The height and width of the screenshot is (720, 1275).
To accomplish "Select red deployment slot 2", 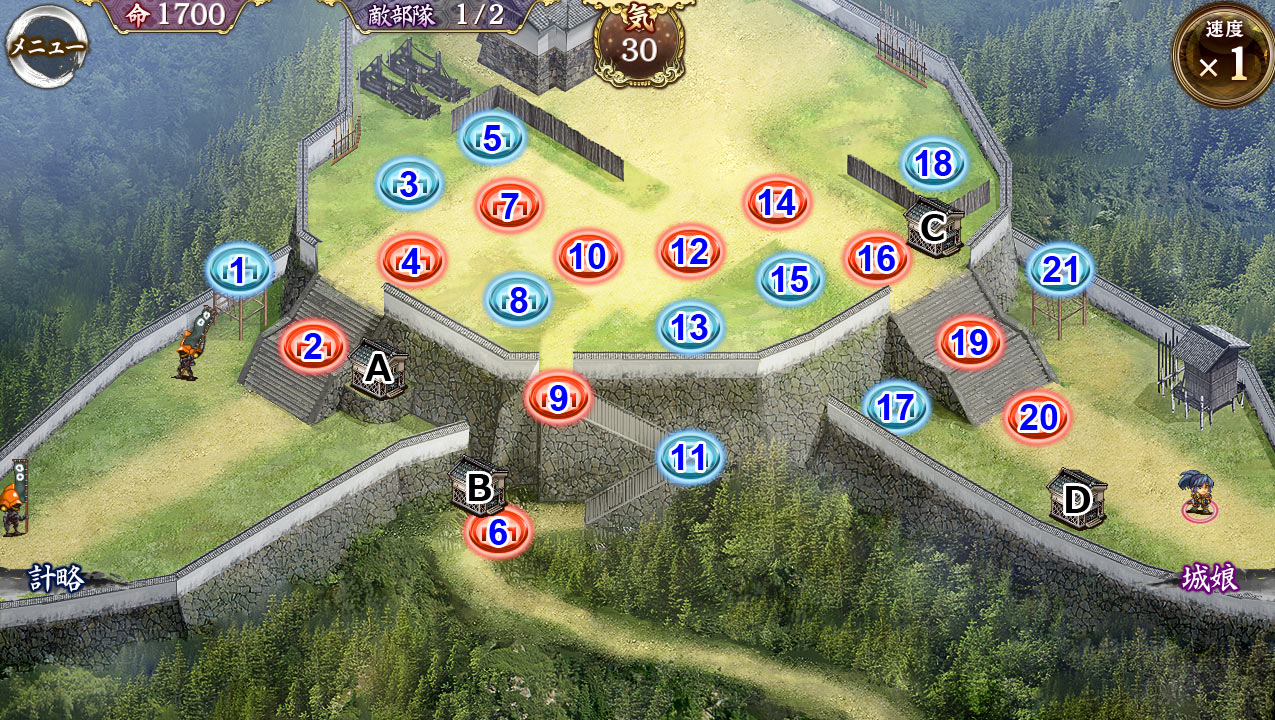I will (x=313, y=348).
